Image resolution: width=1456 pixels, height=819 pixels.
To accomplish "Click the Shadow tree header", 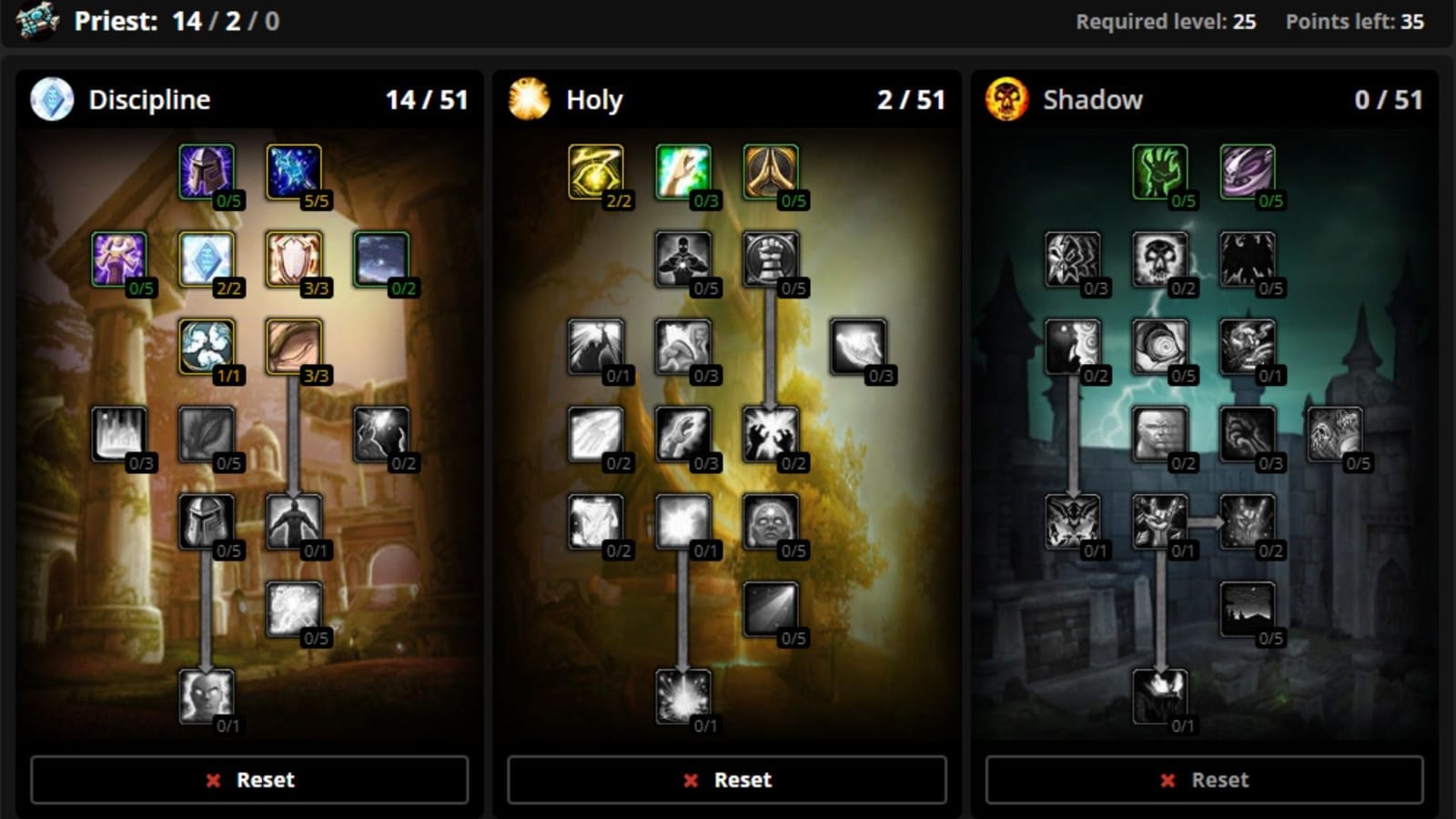I will point(1092,100).
